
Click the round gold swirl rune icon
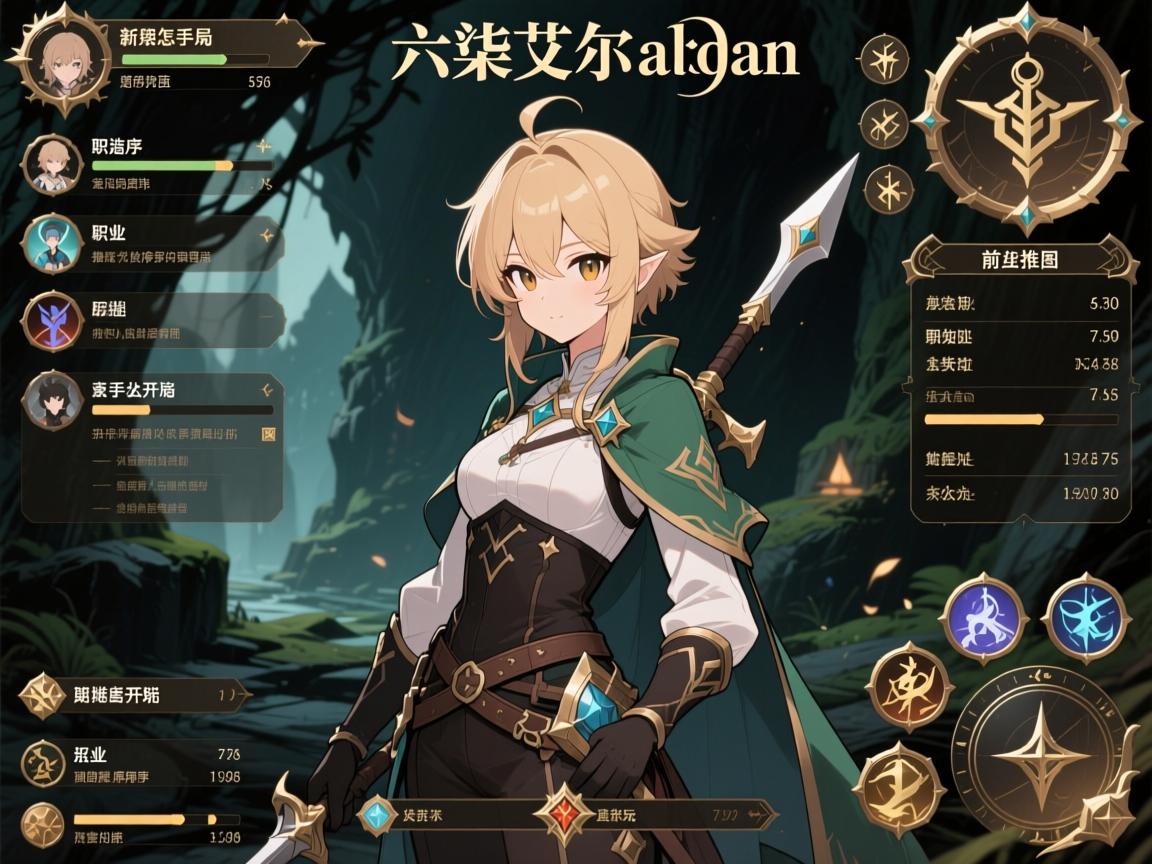(x=42, y=763)
